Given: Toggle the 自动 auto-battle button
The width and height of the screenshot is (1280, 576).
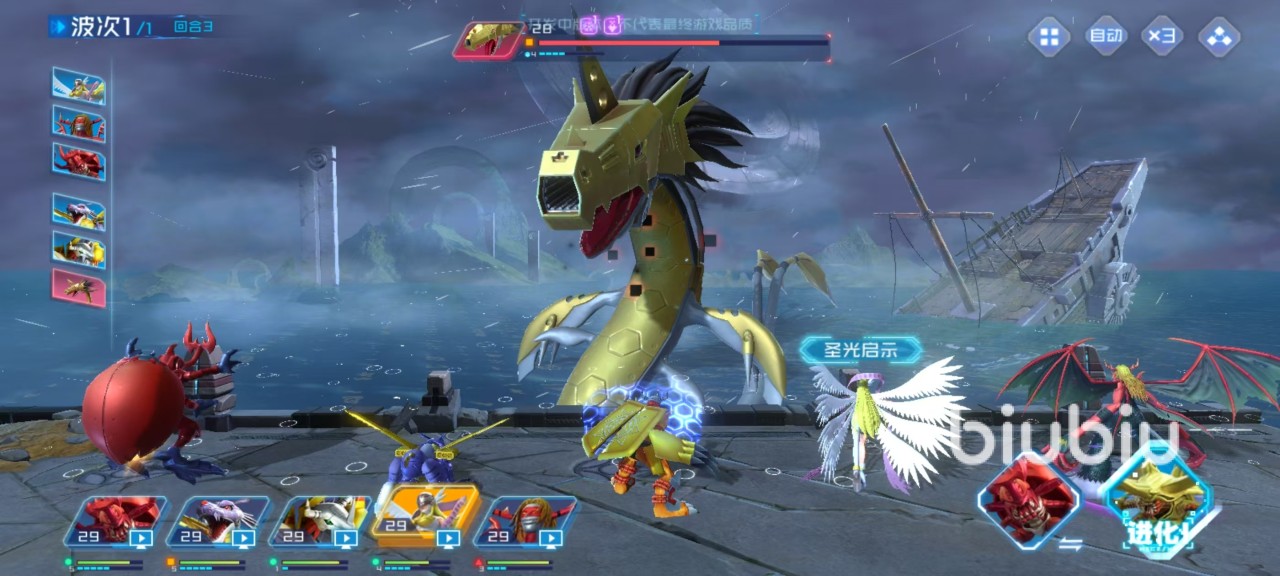Looking at the screenshot, I should click(x=1106, y=38).
